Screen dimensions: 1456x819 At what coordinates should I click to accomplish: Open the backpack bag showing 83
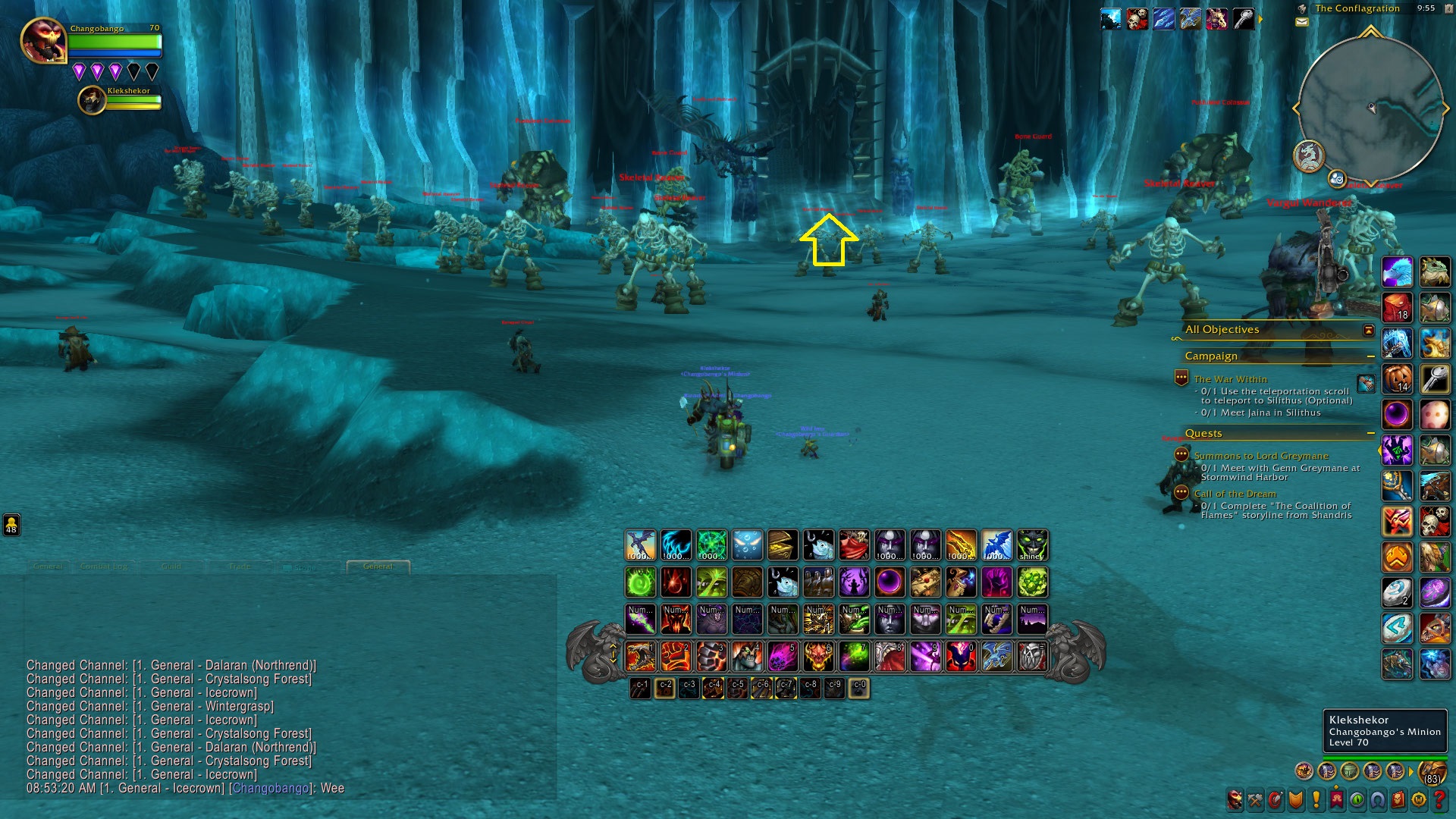point(1432,772)
